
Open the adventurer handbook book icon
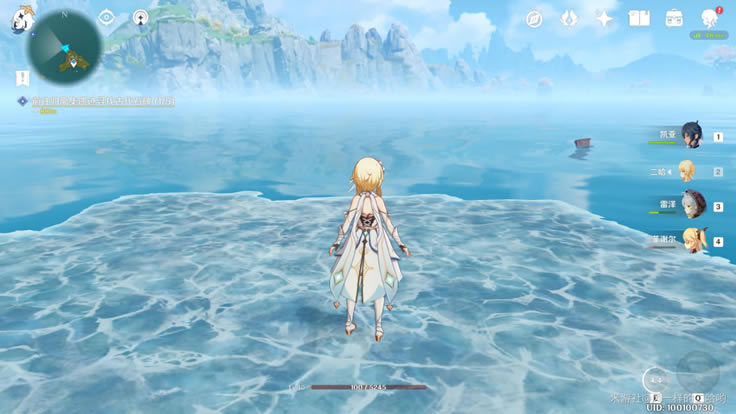639,19
